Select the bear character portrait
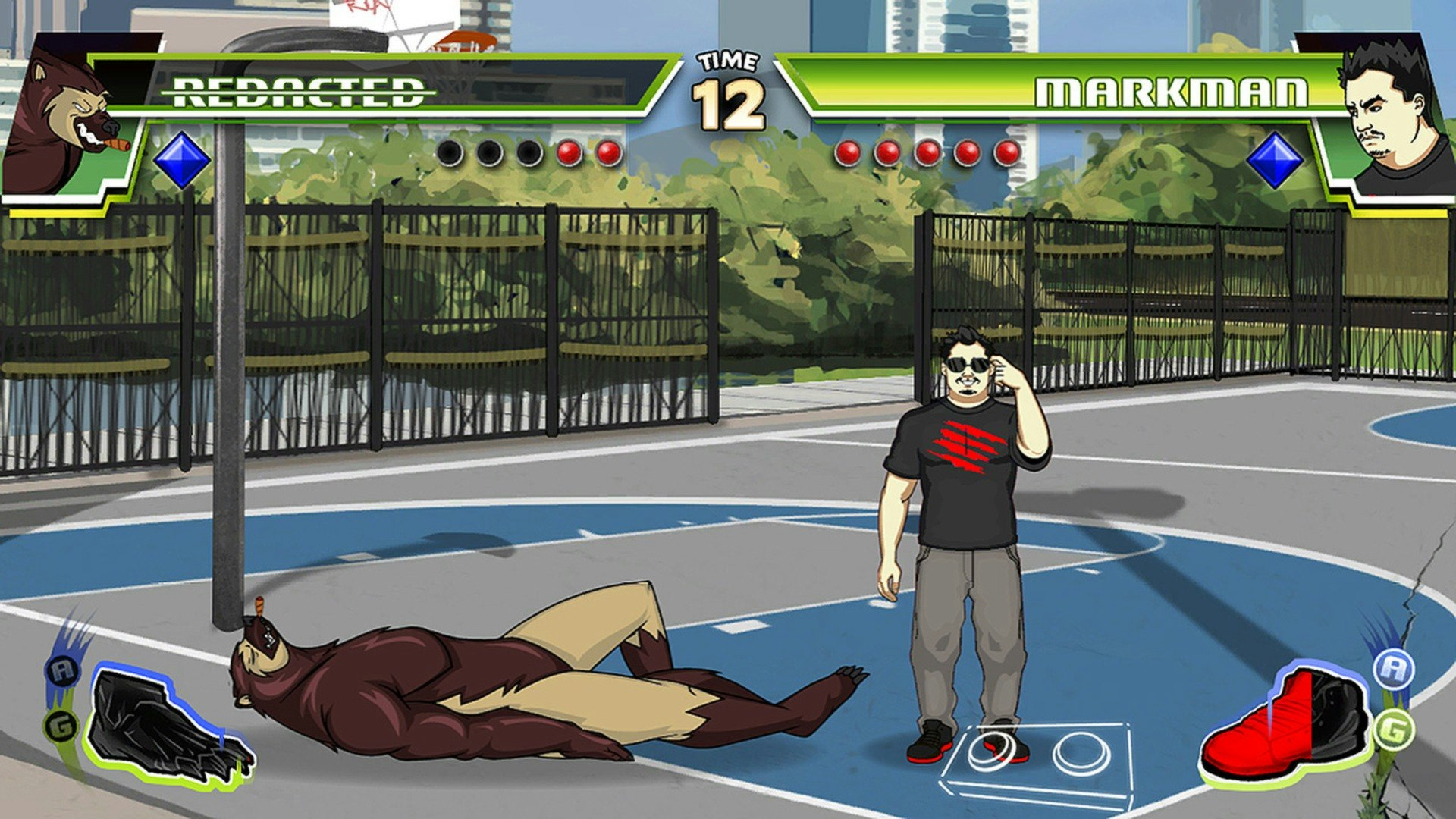This screenshot has width=1456, height=819. pos(72,114)
